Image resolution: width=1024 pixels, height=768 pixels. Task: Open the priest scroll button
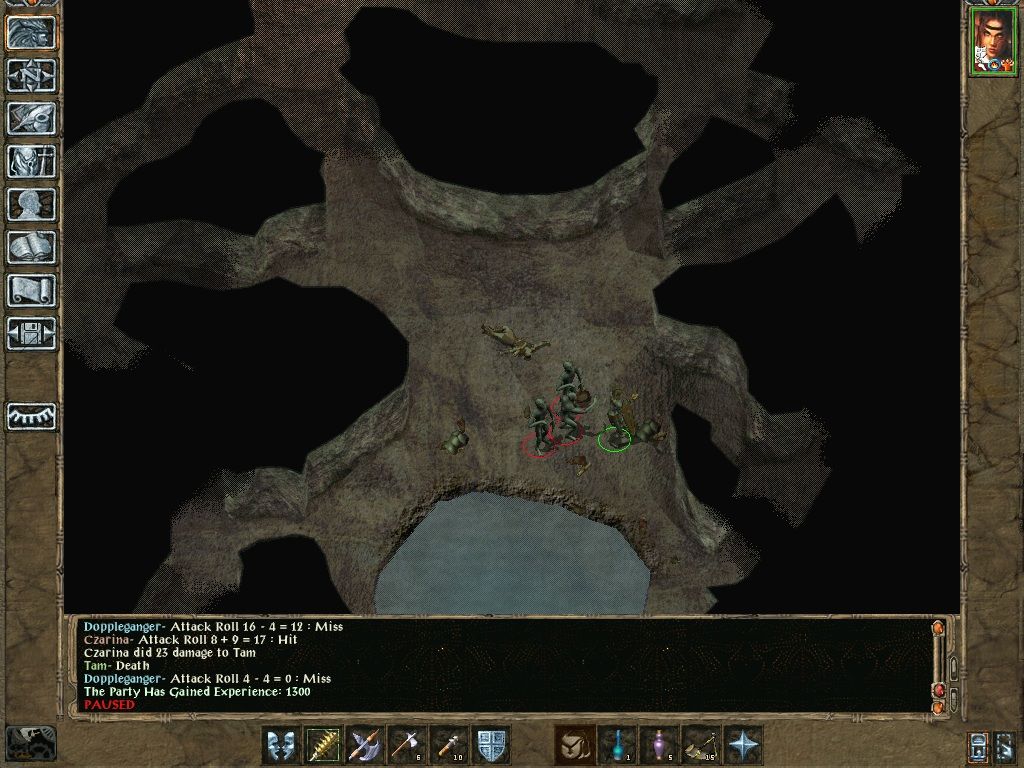coord(31,290)
